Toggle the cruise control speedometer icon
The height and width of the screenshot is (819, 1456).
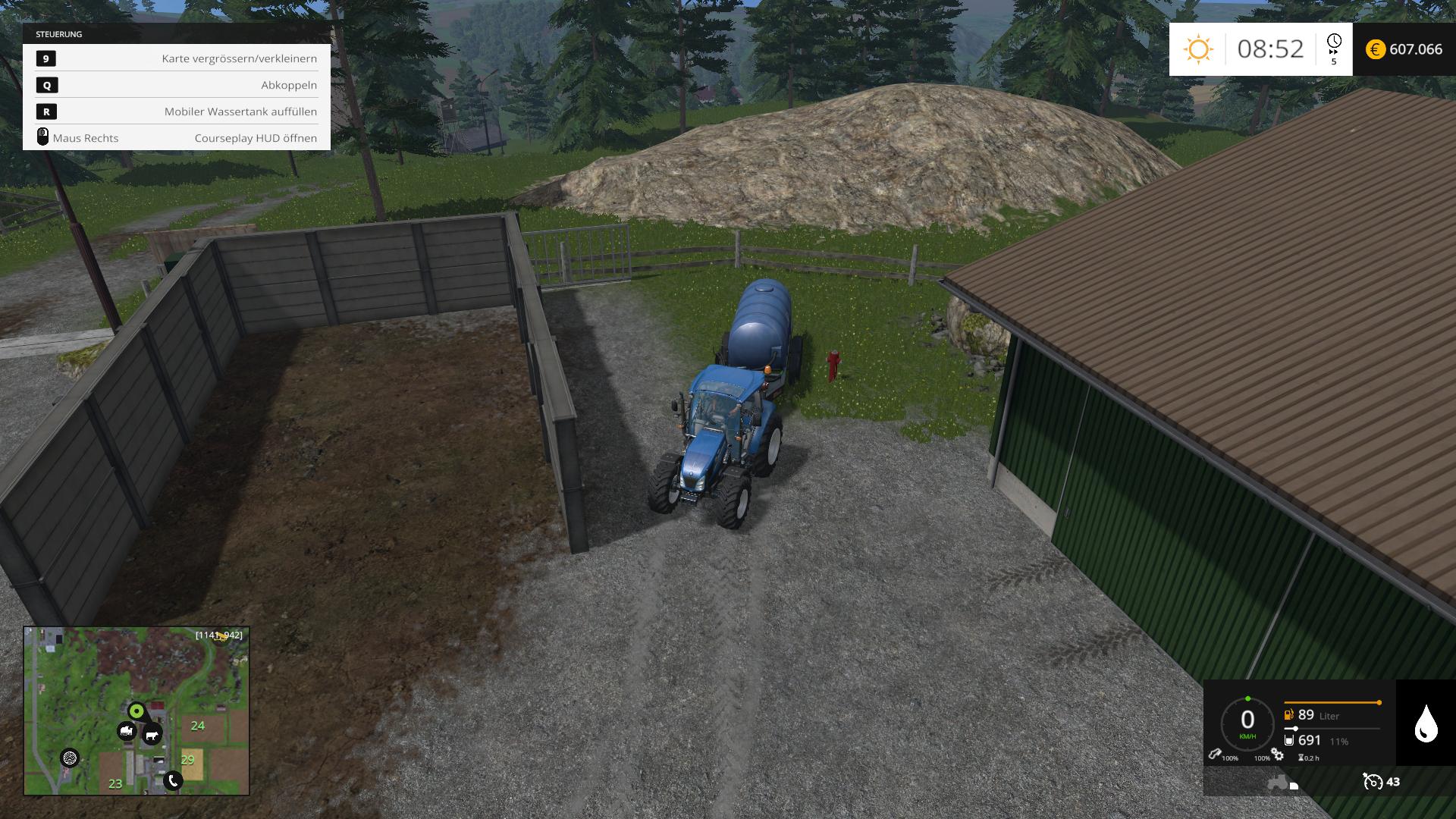tap(1373, 781)
